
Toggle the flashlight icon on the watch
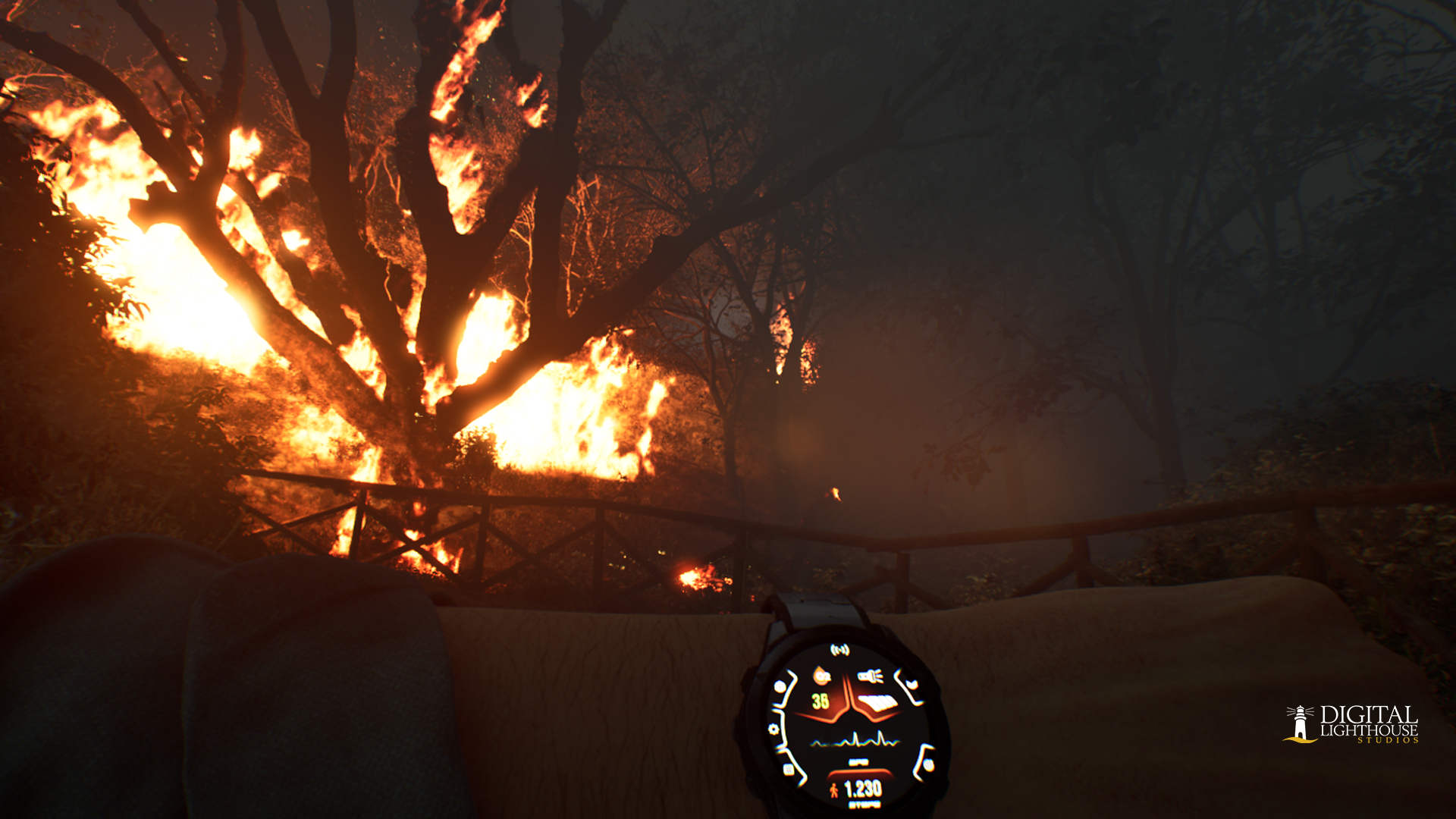[x=870, y=676]
